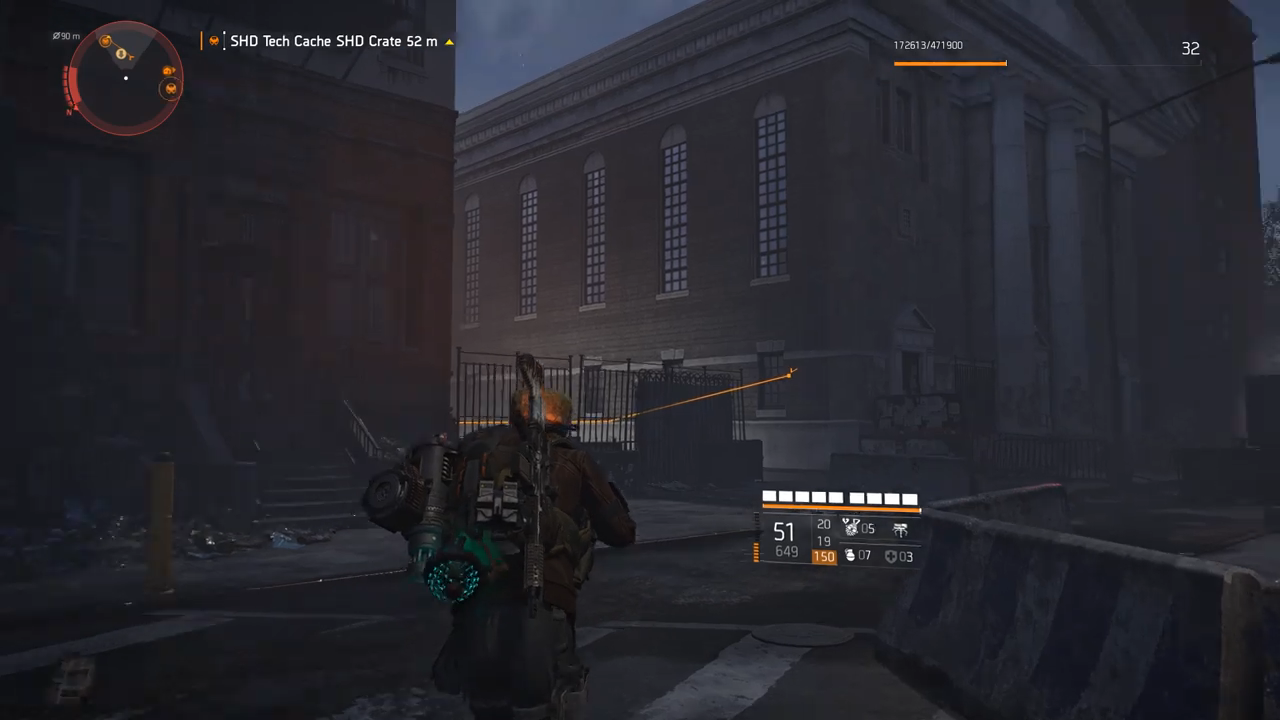Viewport: 1280px width, 720px height.
Task: Select the SHD Tech Cache objective tracker
Action: [x=333, y=42]
